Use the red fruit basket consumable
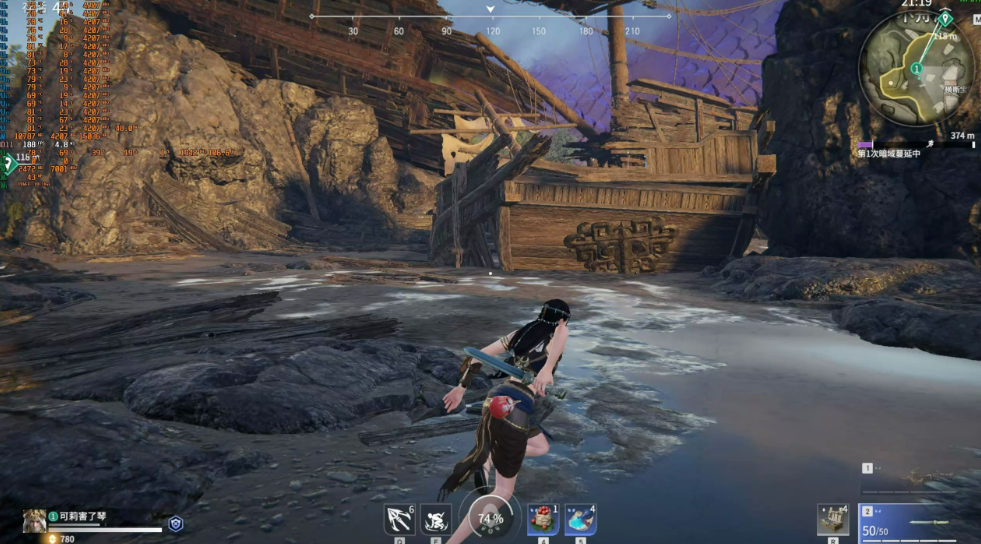The width and height of the screenshot is (981, 544). [x=543, y=519]
